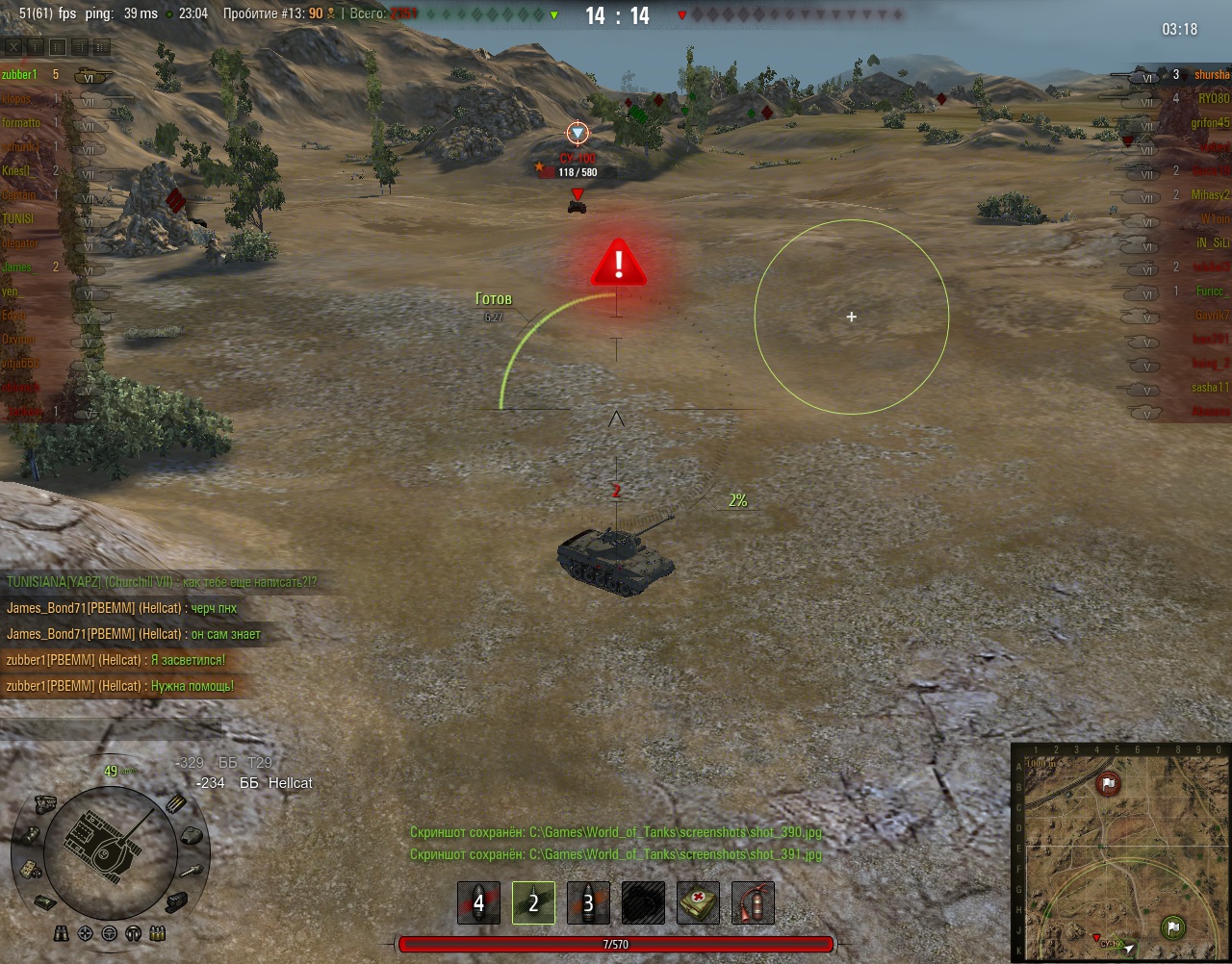Click the radio module icon on damage panel
The image size is (1232, 964).
pos(29,869)
